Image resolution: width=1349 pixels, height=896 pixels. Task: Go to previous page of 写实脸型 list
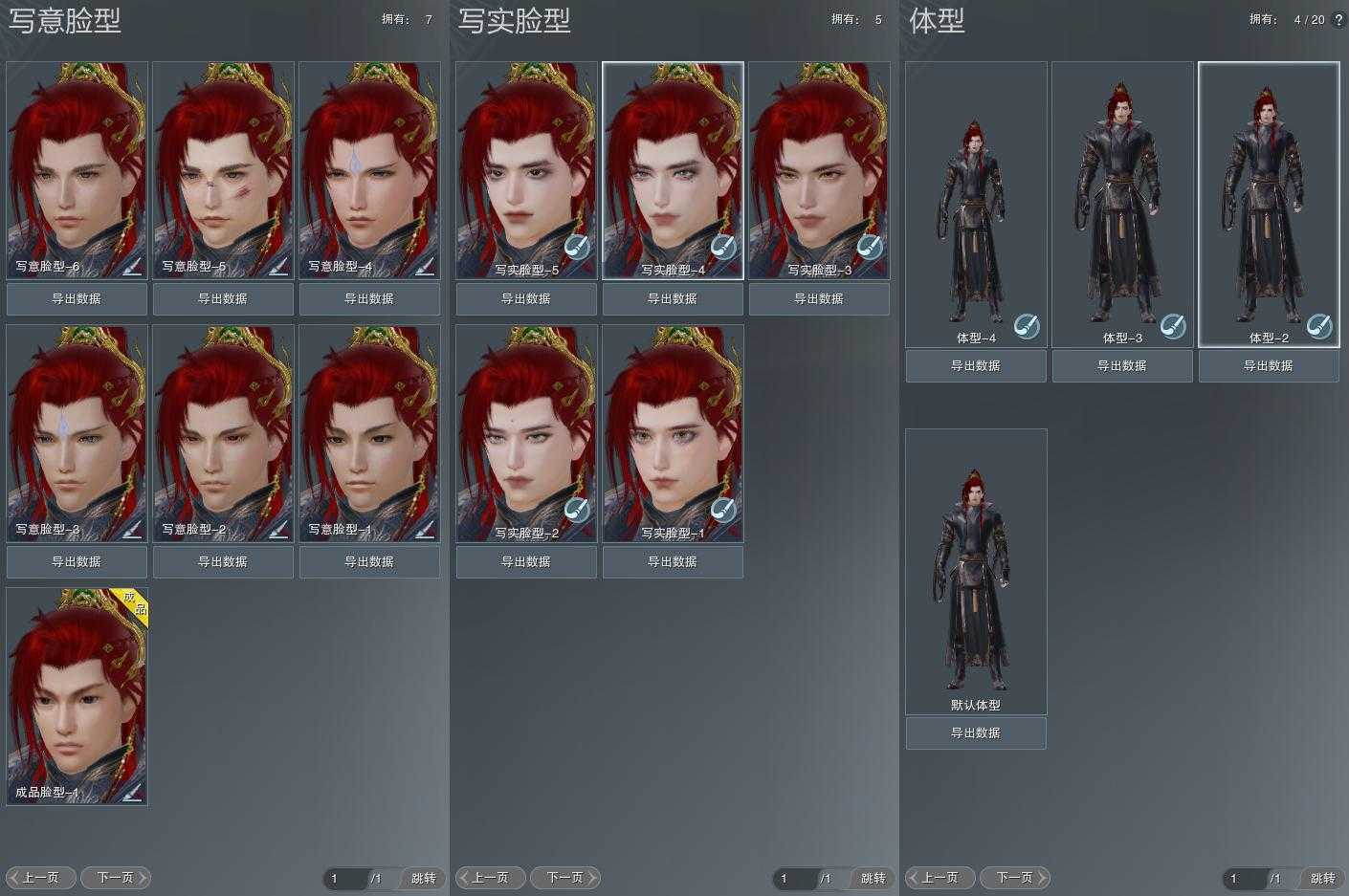490,877
